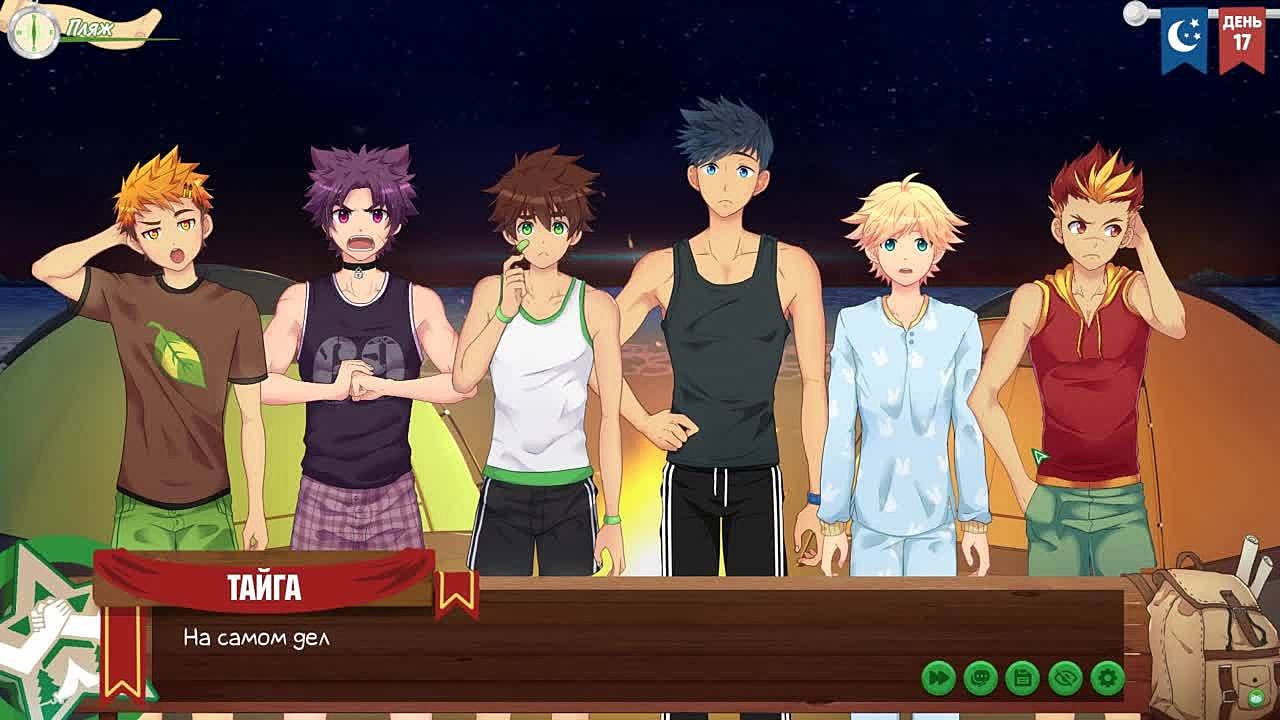The image size is (1280, 720).
Task: Open the dialogue history log
Action: pyautogui.click(x=981, y=678)
